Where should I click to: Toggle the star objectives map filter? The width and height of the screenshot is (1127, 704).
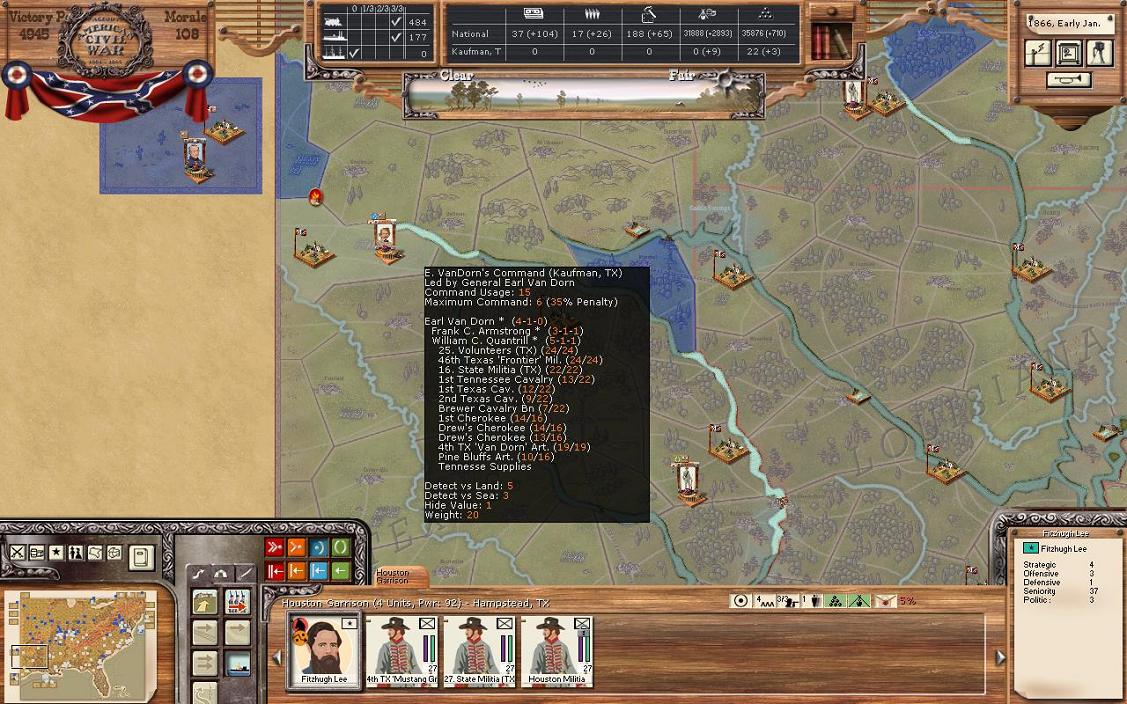[x=56, y=553]
